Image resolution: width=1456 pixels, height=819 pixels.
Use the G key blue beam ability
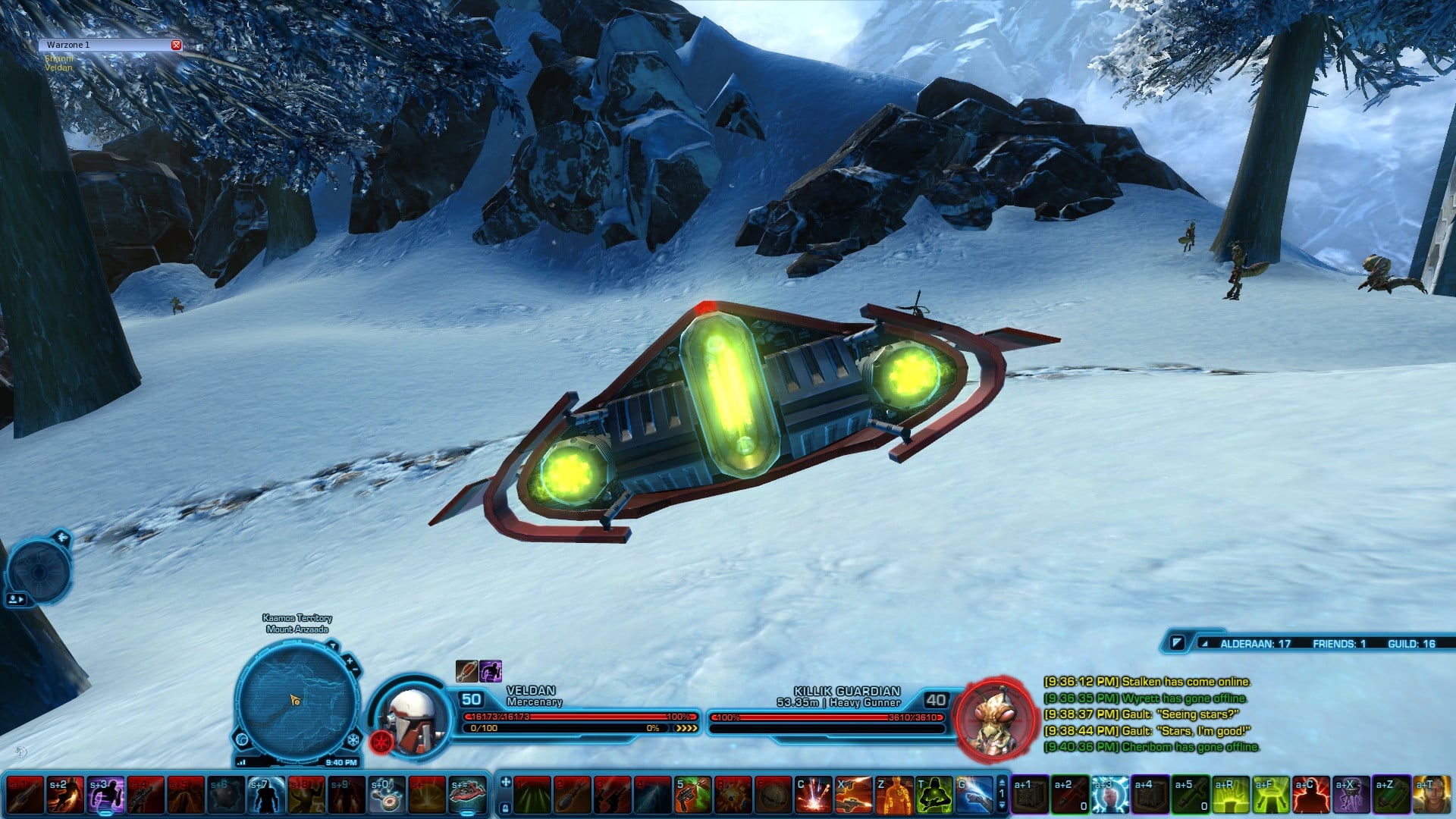click(x=974, y=795)
